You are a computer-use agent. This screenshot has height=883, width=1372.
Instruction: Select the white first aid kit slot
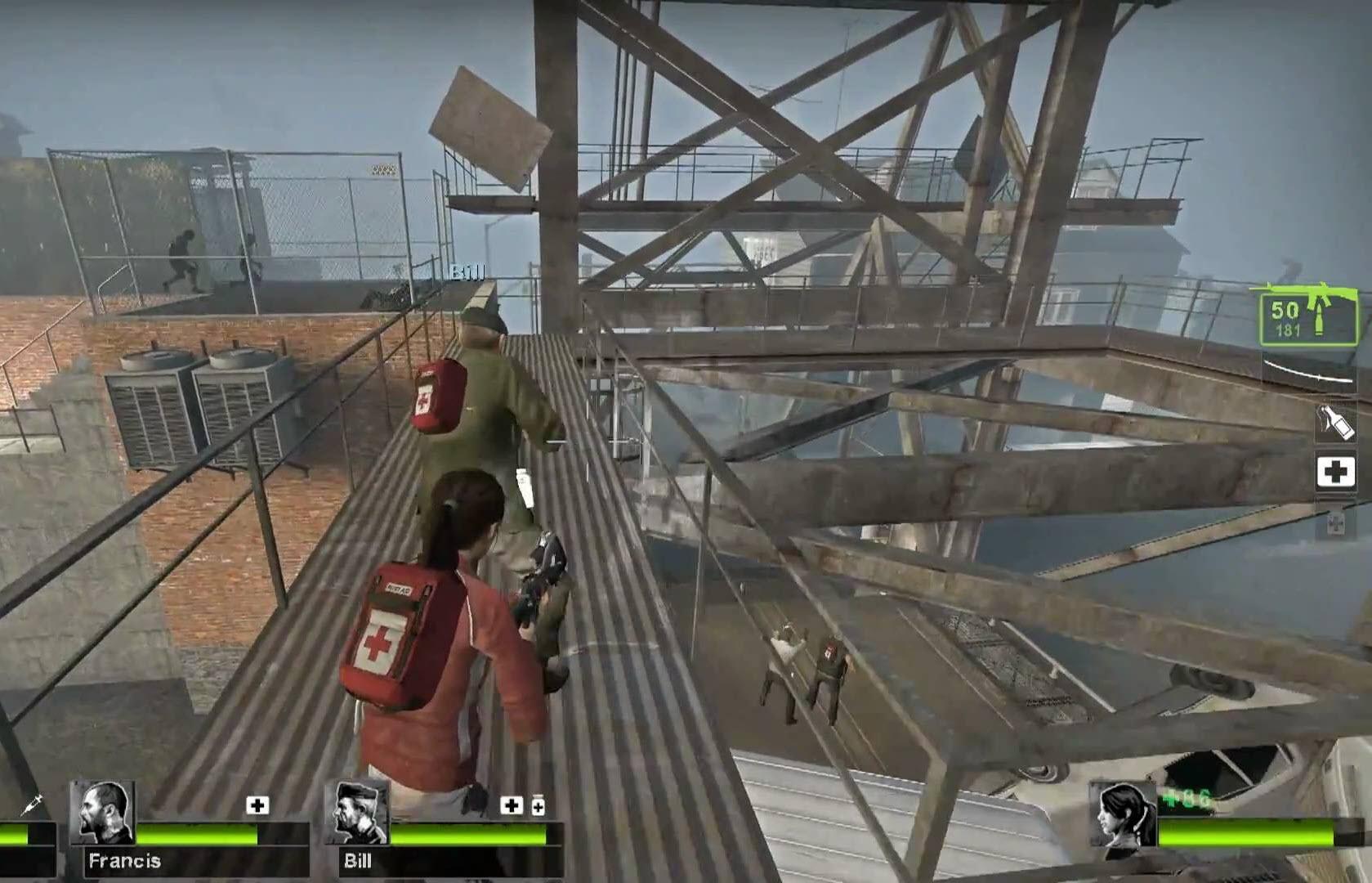pyautogui.click(x=1336, y=473)
